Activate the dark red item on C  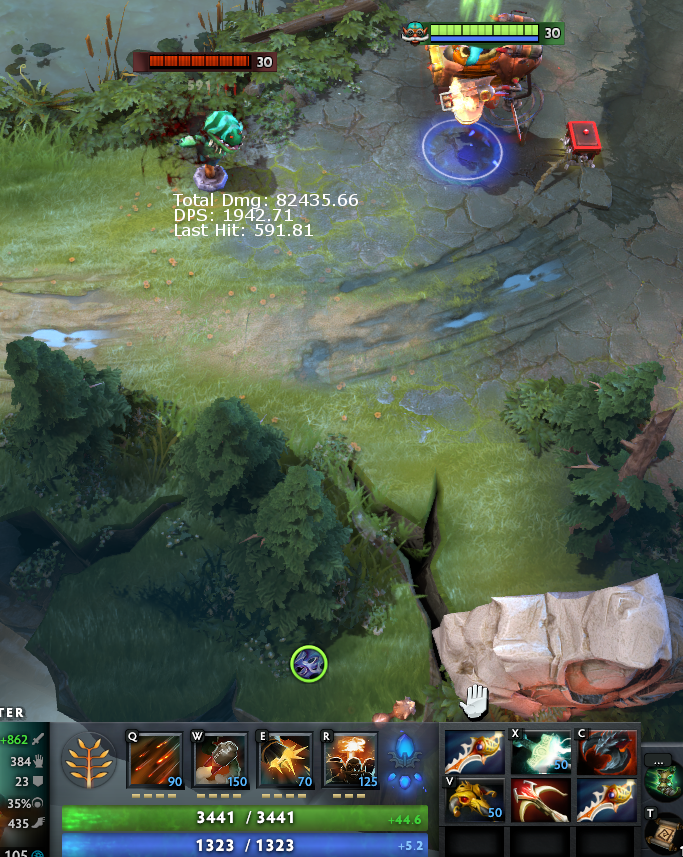point(606,752)
